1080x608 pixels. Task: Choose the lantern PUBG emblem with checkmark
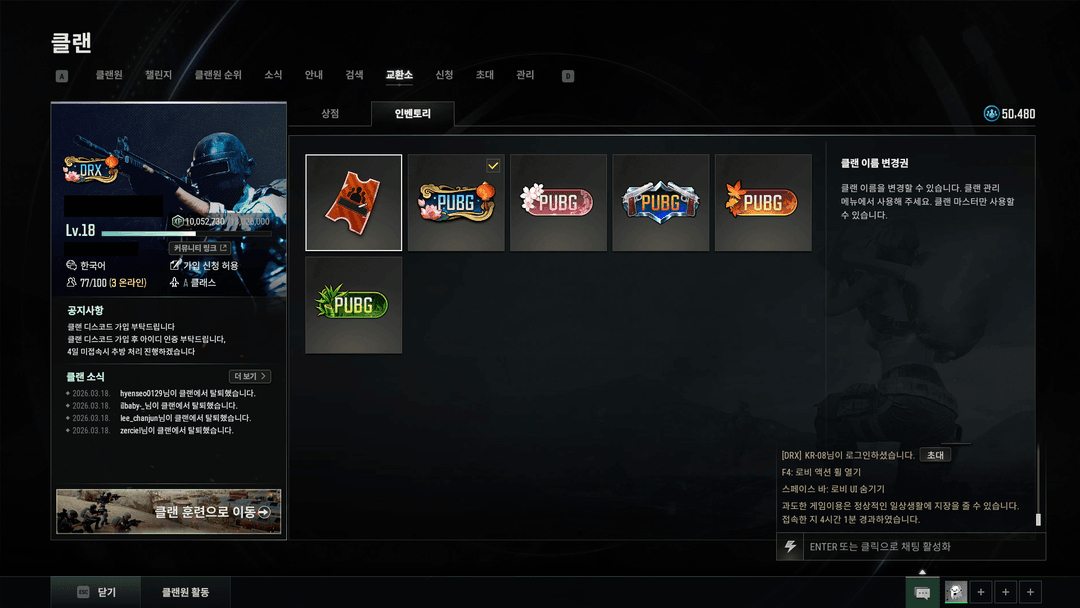(x=456, y=202)
